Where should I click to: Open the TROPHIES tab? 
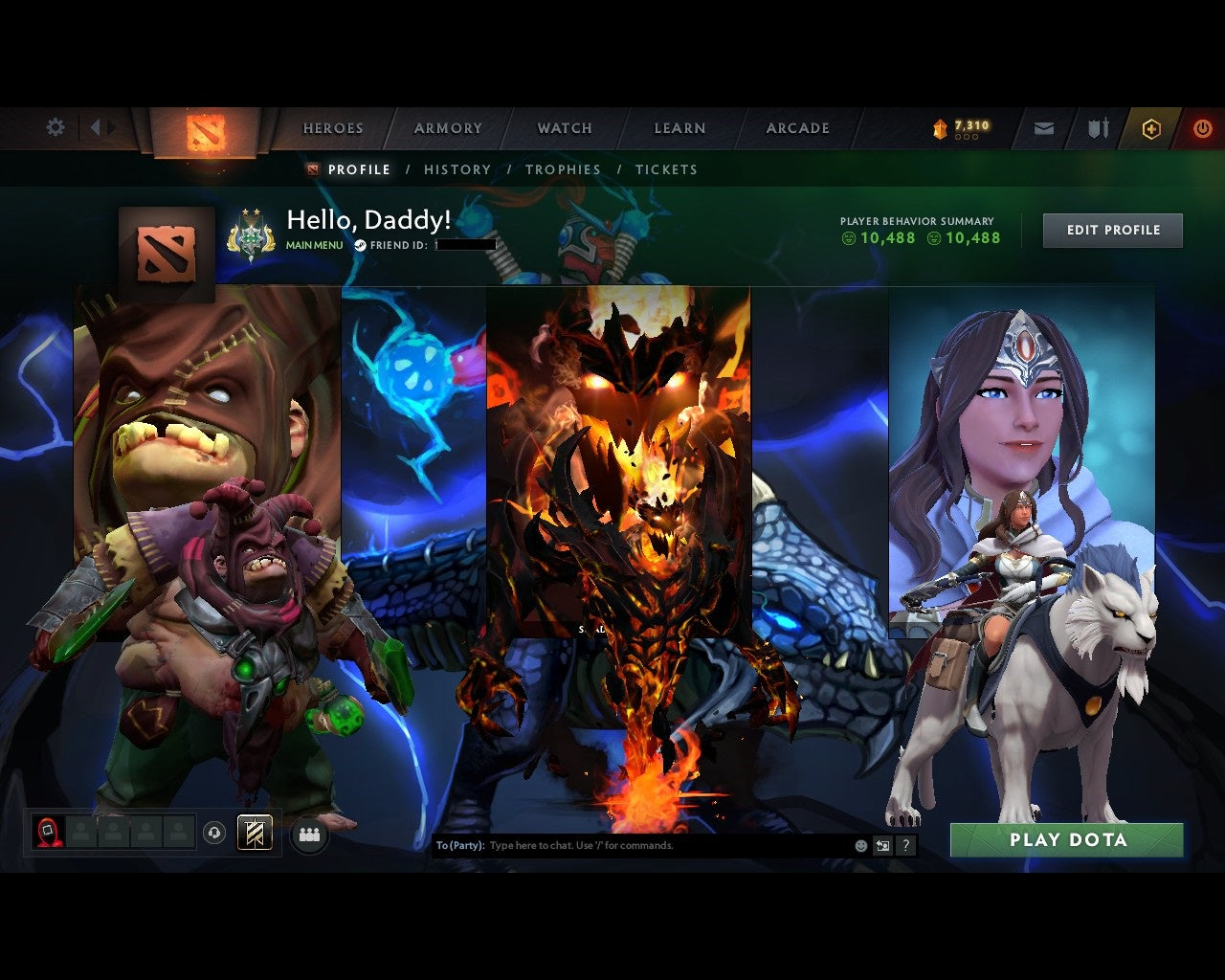[564, 169]
